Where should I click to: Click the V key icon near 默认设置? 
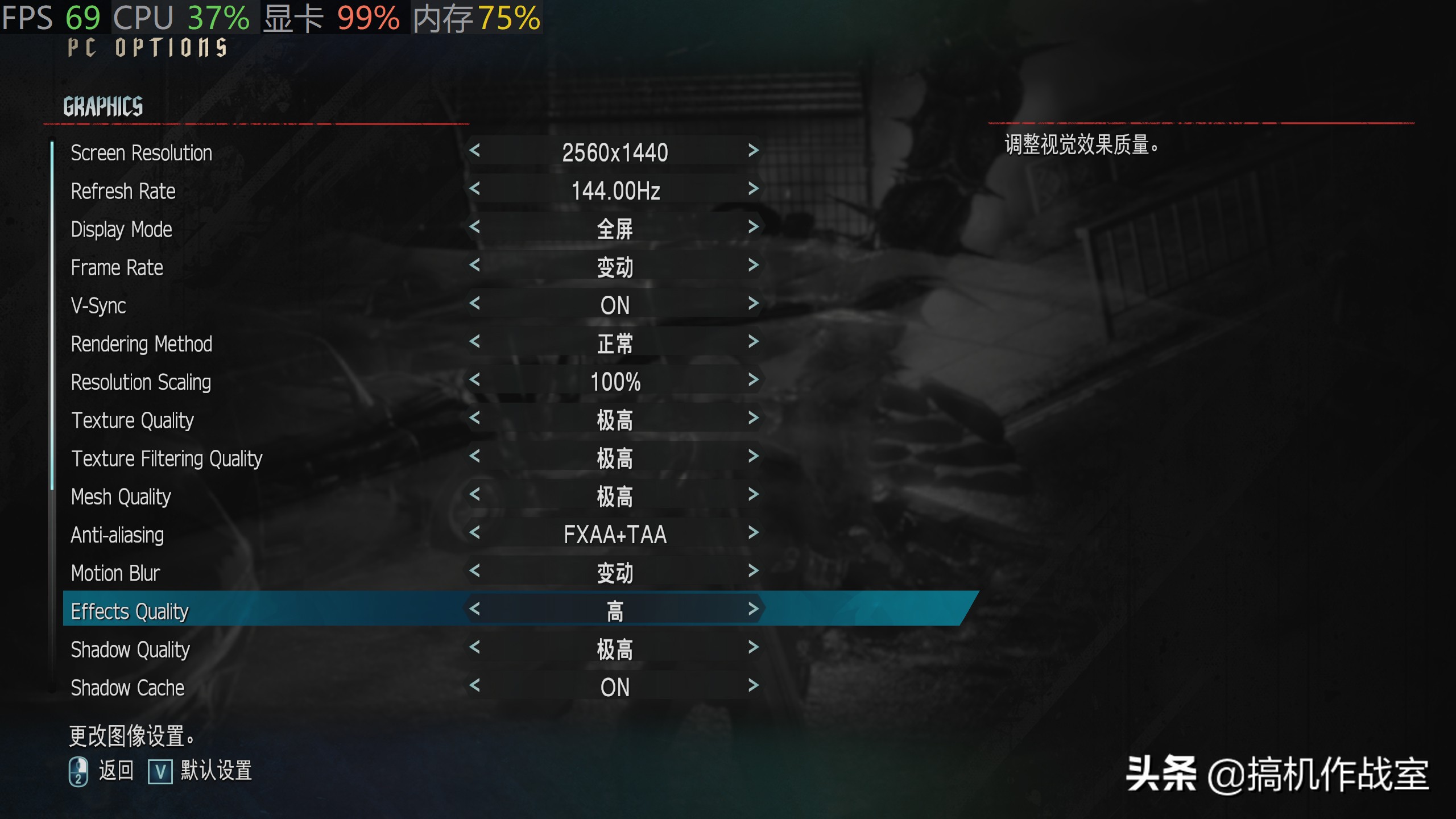point(161,772)
